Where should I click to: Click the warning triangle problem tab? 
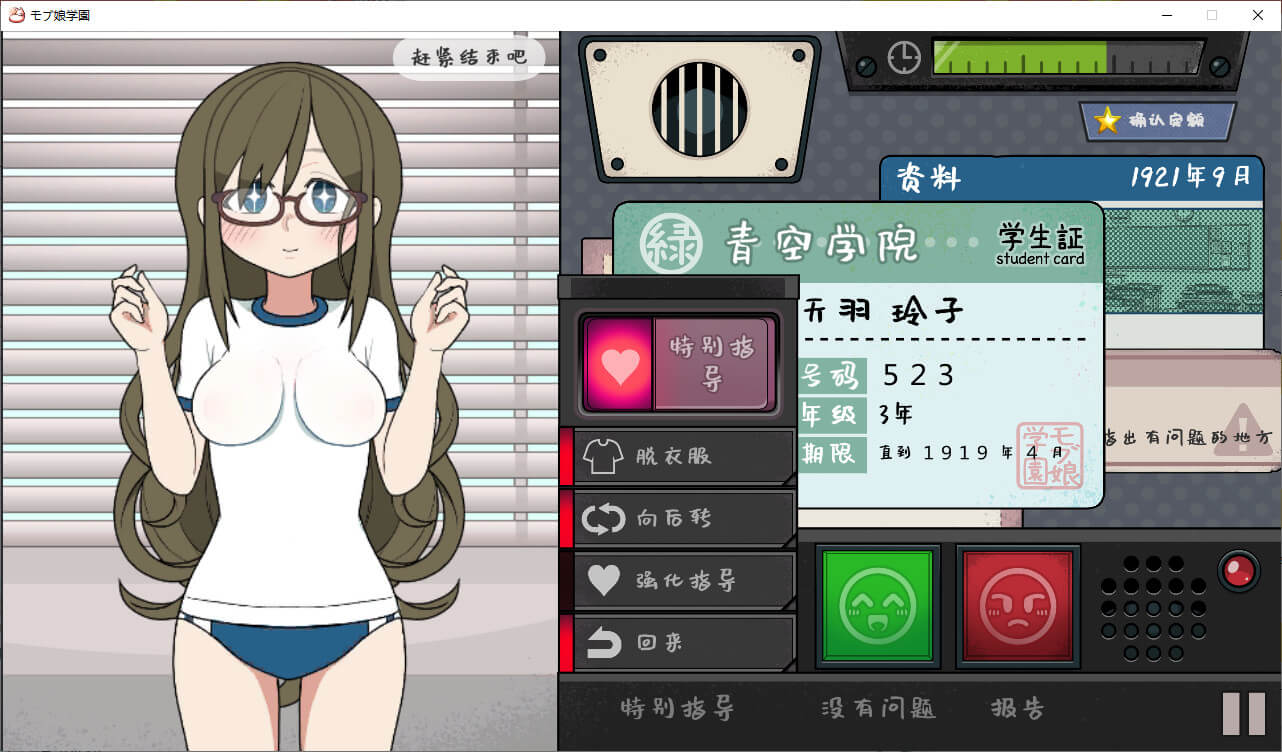coord(1240,428)
